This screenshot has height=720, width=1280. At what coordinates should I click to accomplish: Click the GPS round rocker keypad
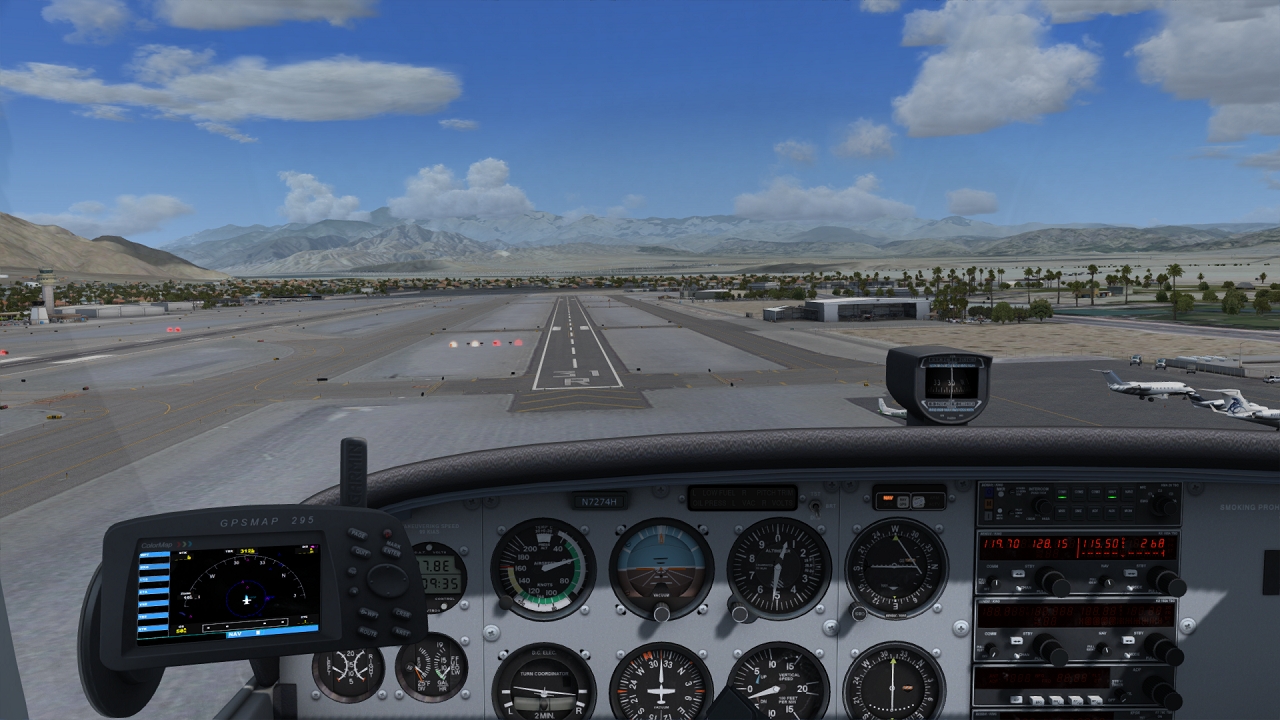click(x=386, y=580)
